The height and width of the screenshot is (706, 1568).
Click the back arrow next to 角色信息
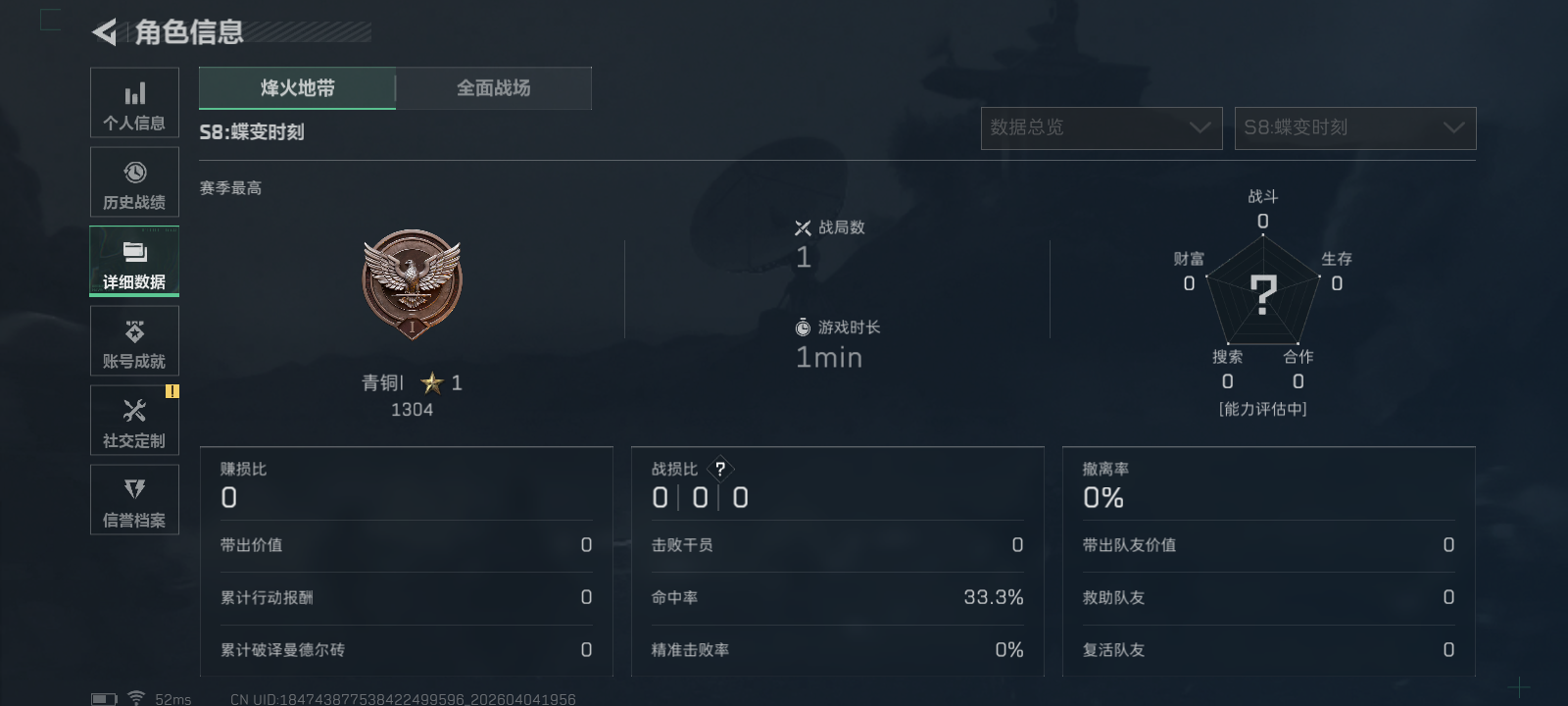coord(104,32)
